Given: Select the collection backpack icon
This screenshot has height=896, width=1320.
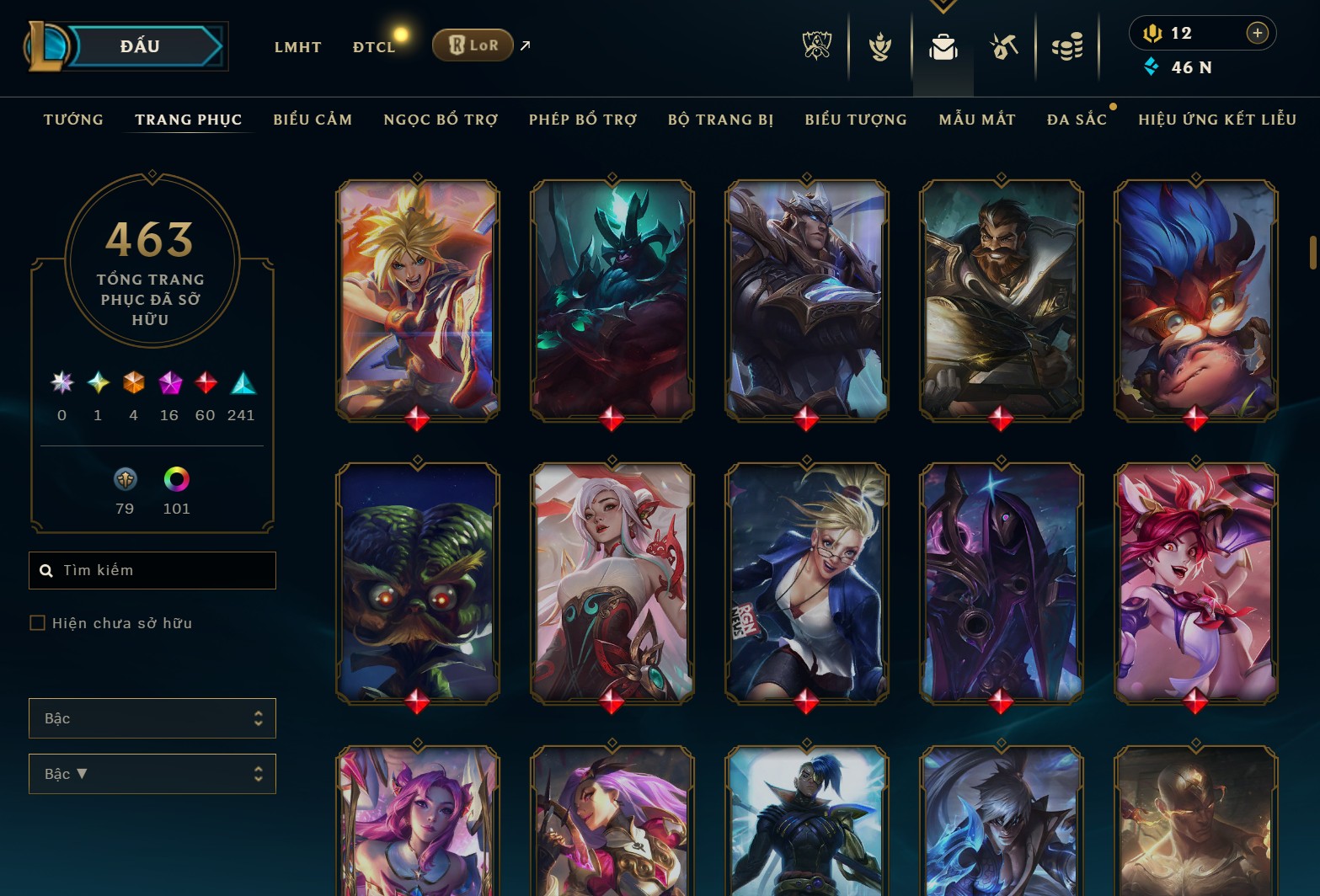Looking at the screenshot, I should click(x=943, y=49).
